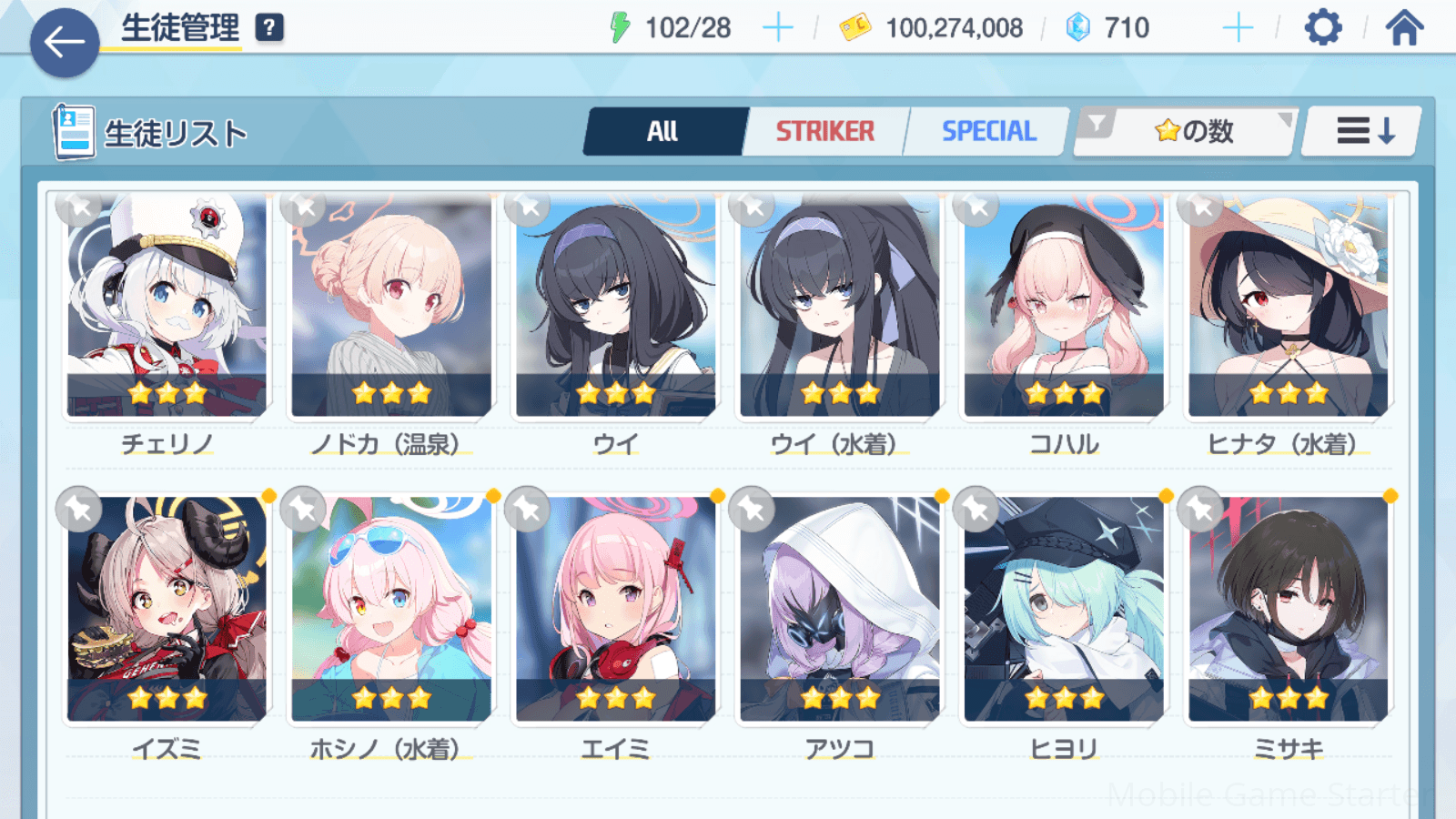Show only STRIKER students
This screenshot has height=819, width=1456.
(x=824, y=132)
